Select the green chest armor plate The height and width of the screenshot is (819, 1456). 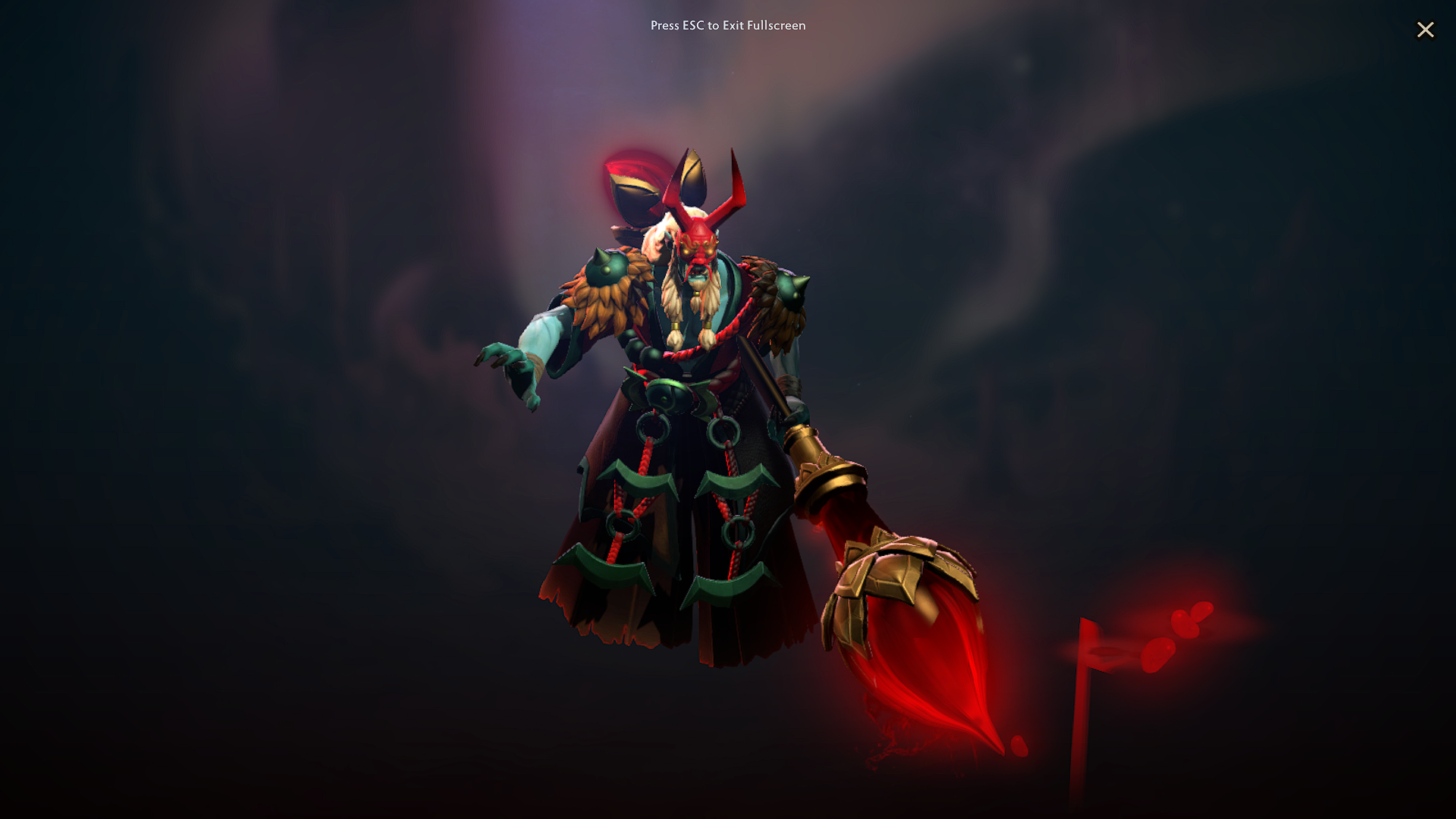667,394
